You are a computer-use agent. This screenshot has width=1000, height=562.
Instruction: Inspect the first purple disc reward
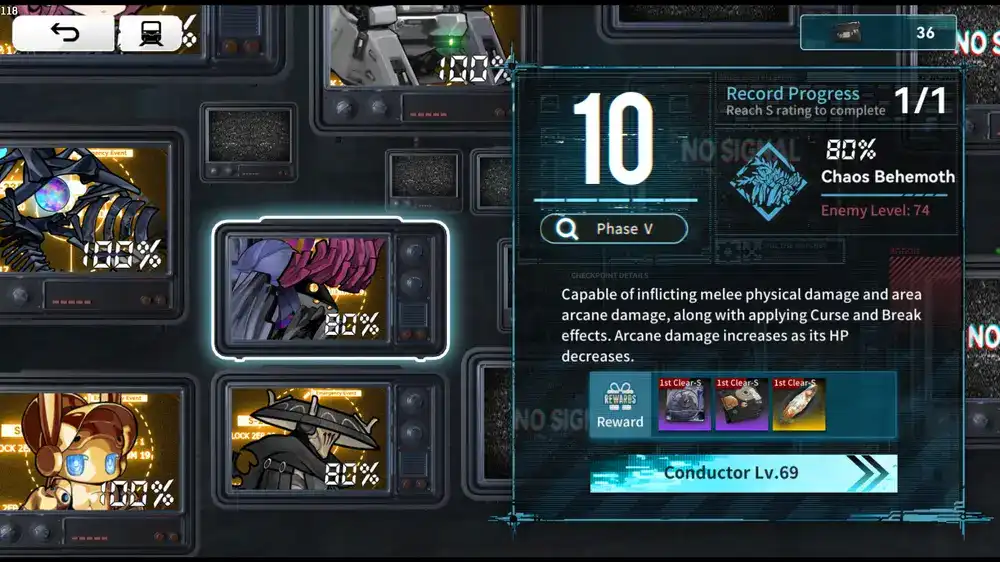click(684, 404)
